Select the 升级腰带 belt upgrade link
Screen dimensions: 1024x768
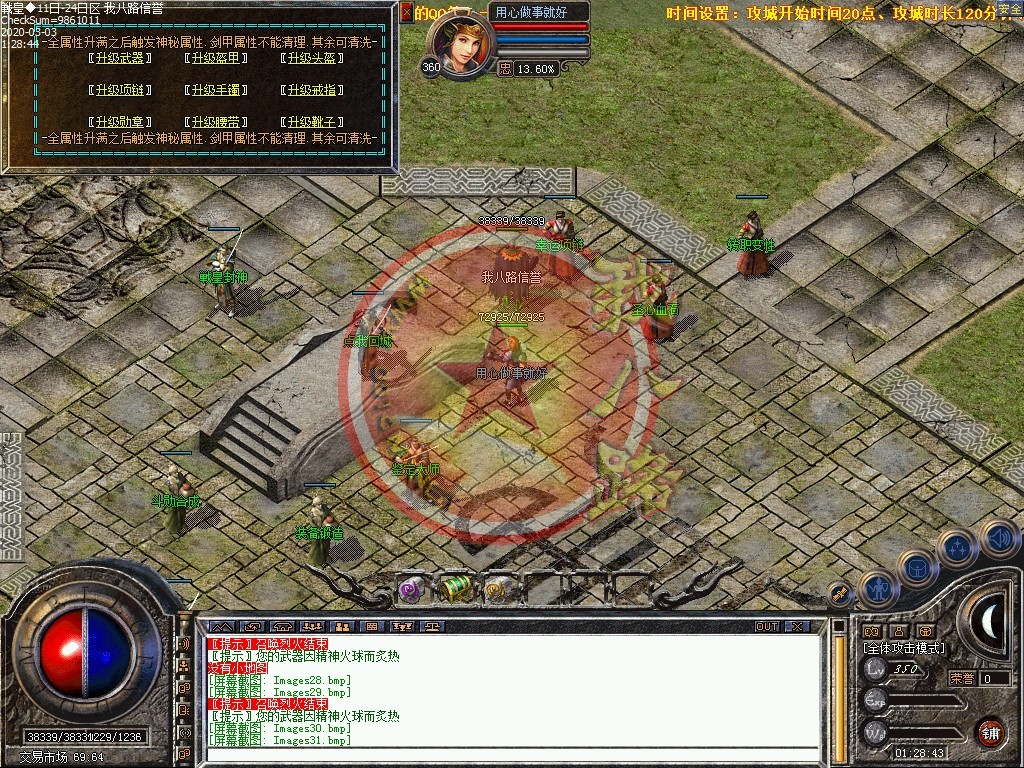[215, 122]
